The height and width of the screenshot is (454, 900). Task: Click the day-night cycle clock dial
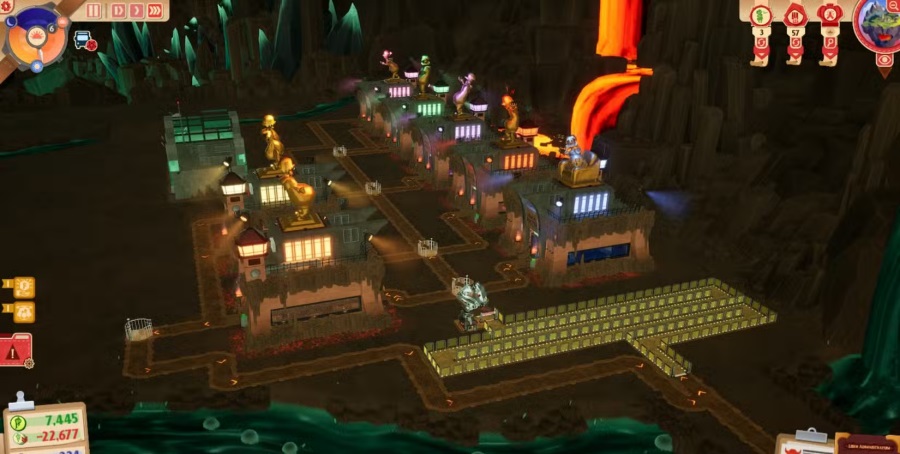pyautogui.click(x=36, y=36)
